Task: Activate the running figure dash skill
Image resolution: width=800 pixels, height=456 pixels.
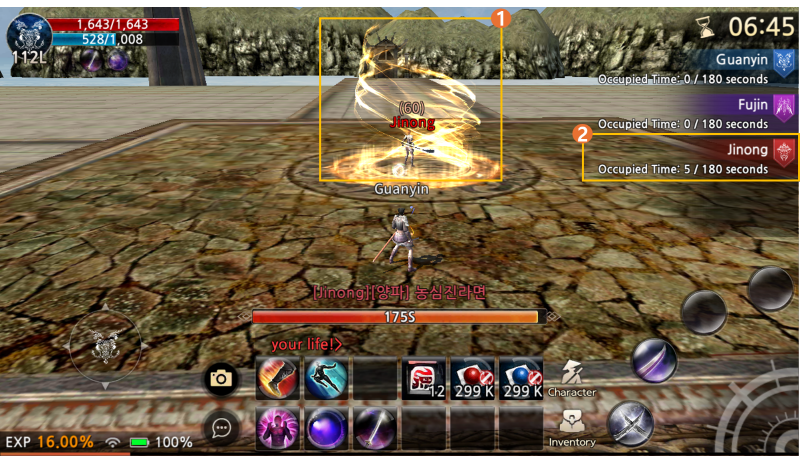Action: tap(326, 379)
